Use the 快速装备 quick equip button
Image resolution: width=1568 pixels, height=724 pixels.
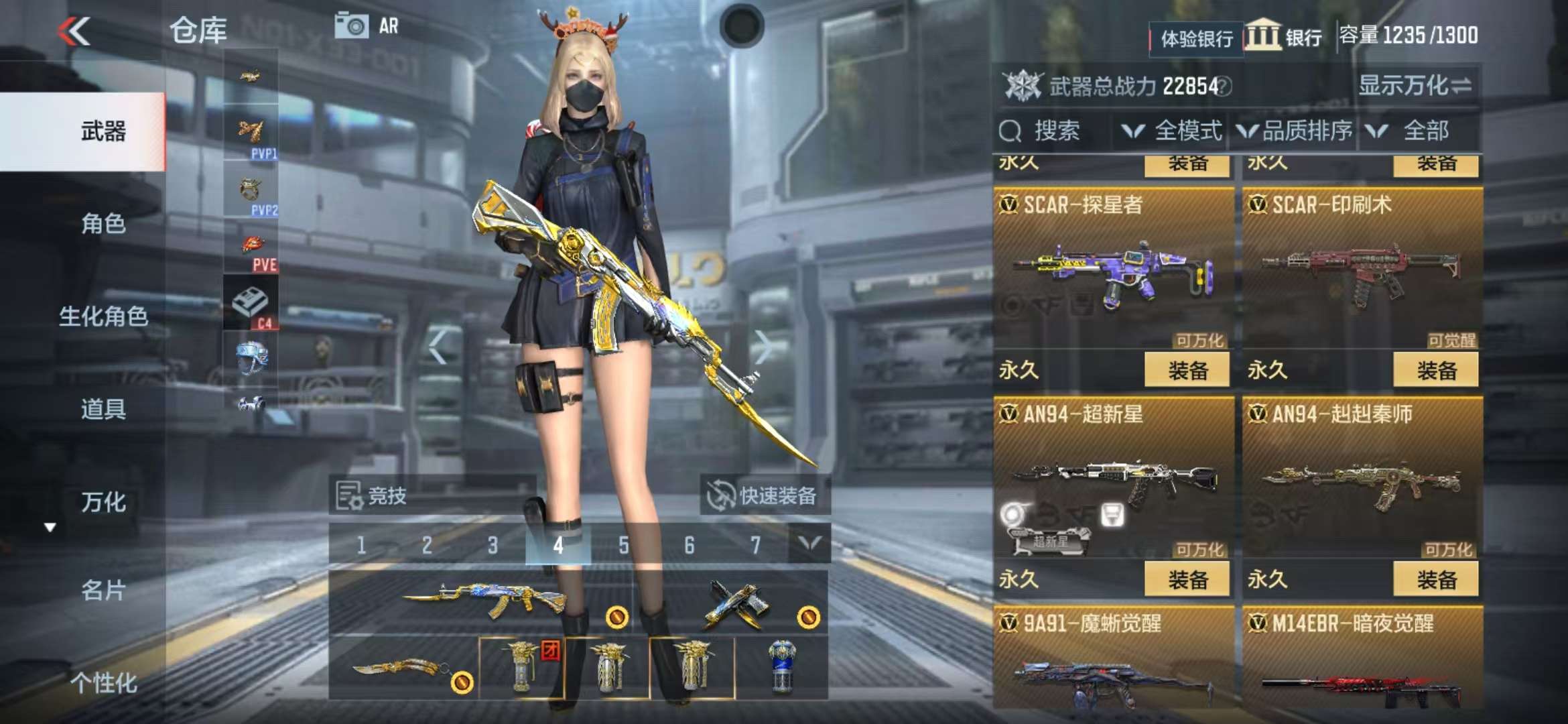point(765,496)
